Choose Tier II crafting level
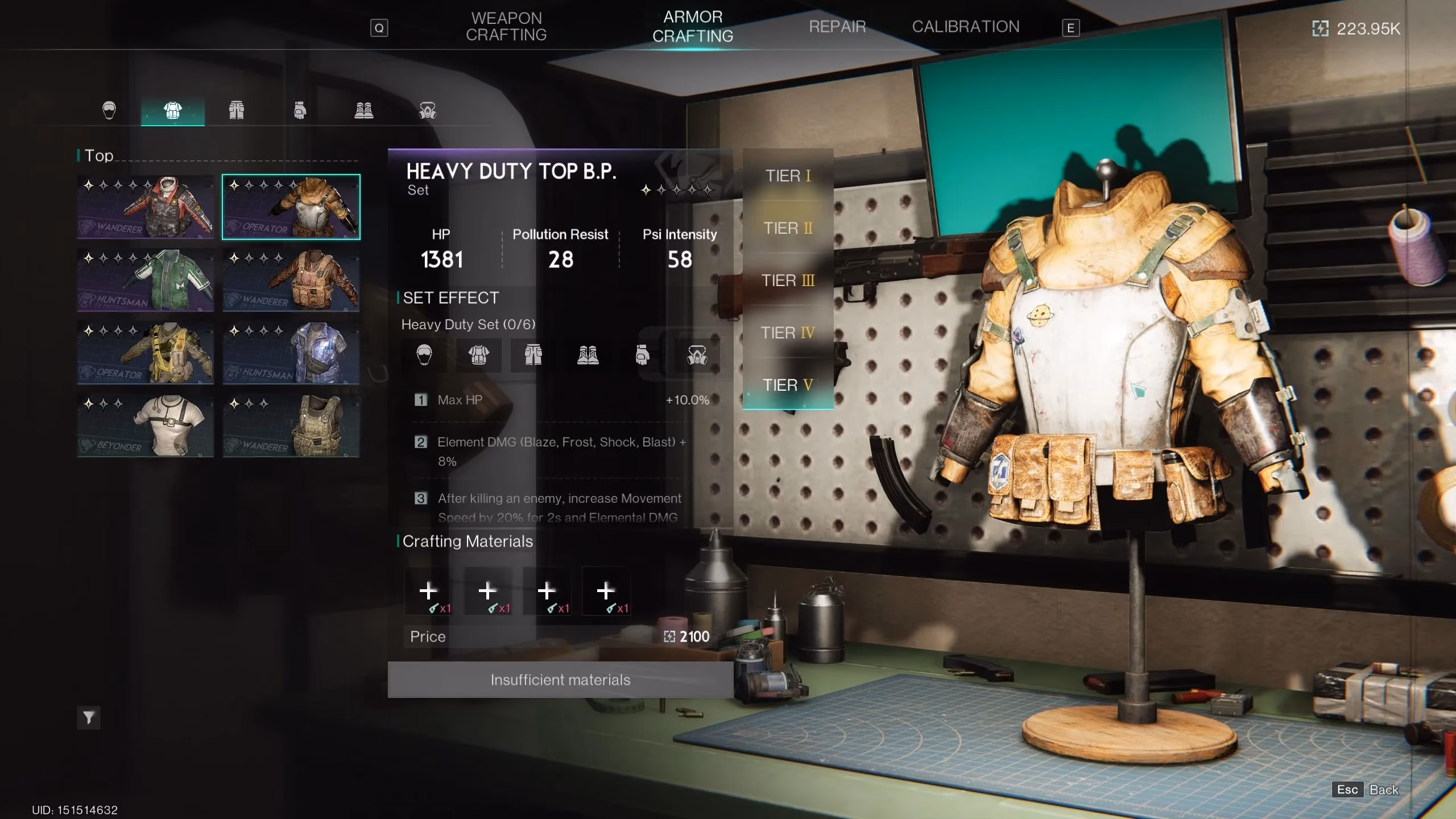This screenshot has height=819, width=1456. coord(788,228)
